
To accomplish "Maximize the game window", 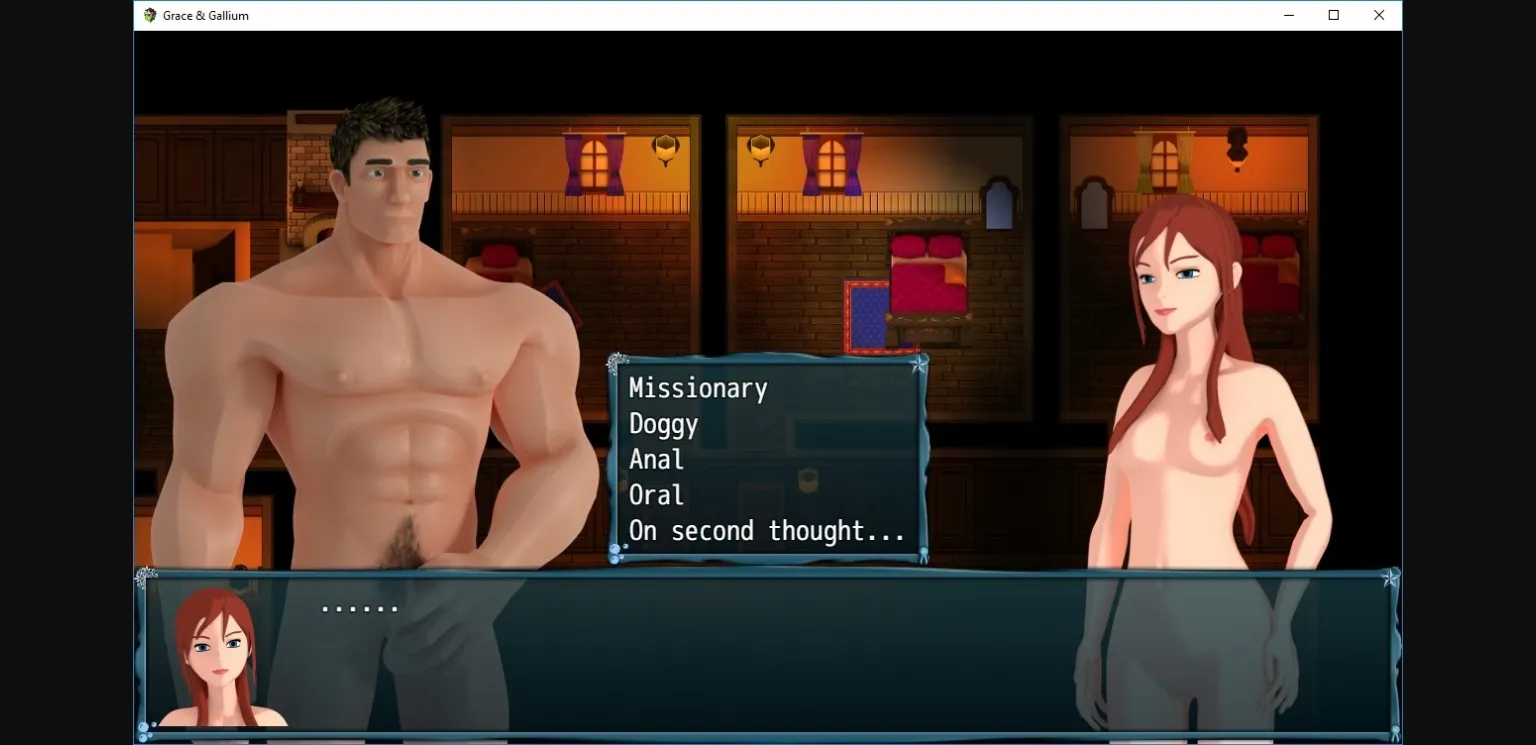I will [1333, 15].
